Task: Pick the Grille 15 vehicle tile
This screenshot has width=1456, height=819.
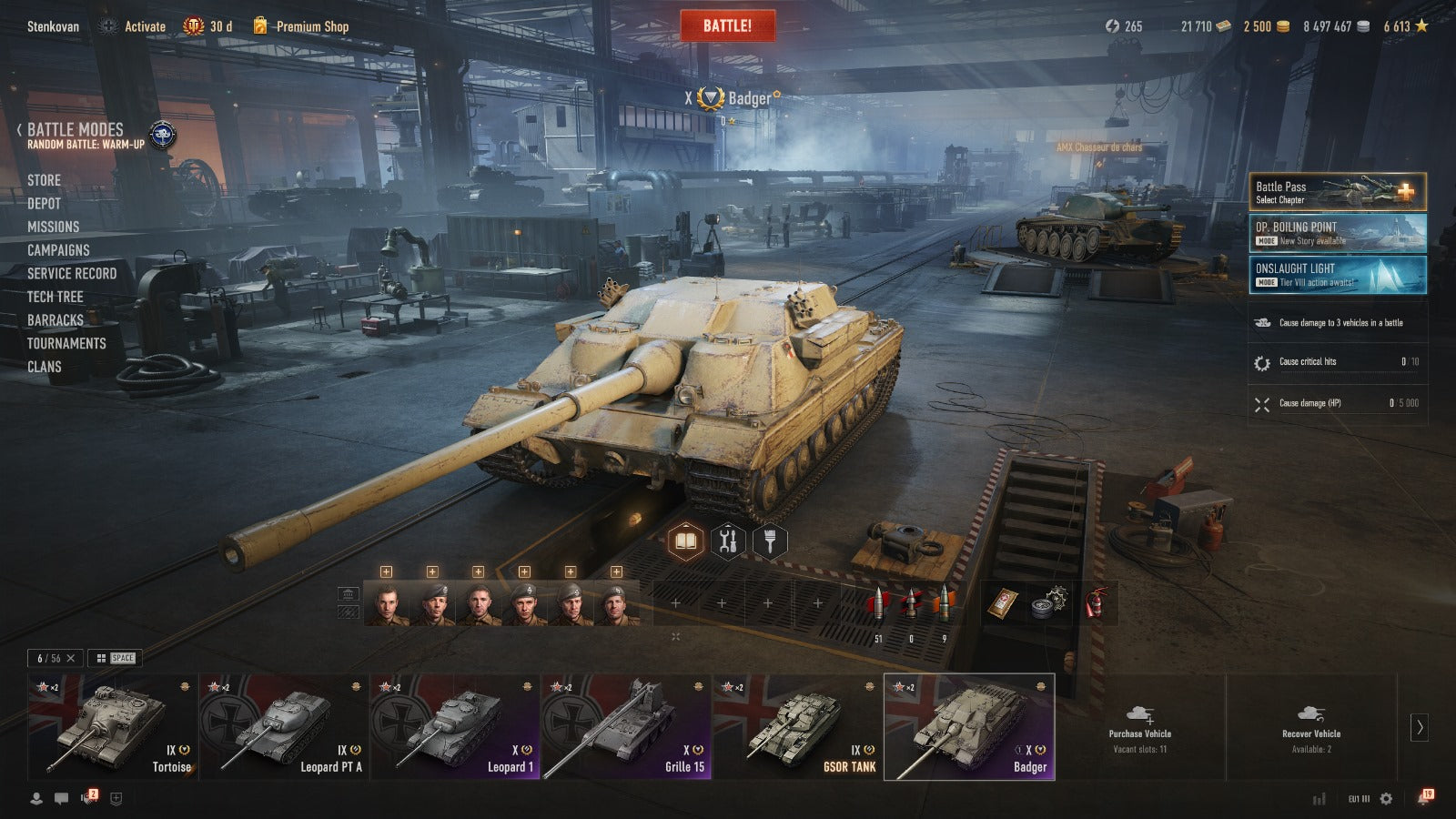Action: [626, 726]
